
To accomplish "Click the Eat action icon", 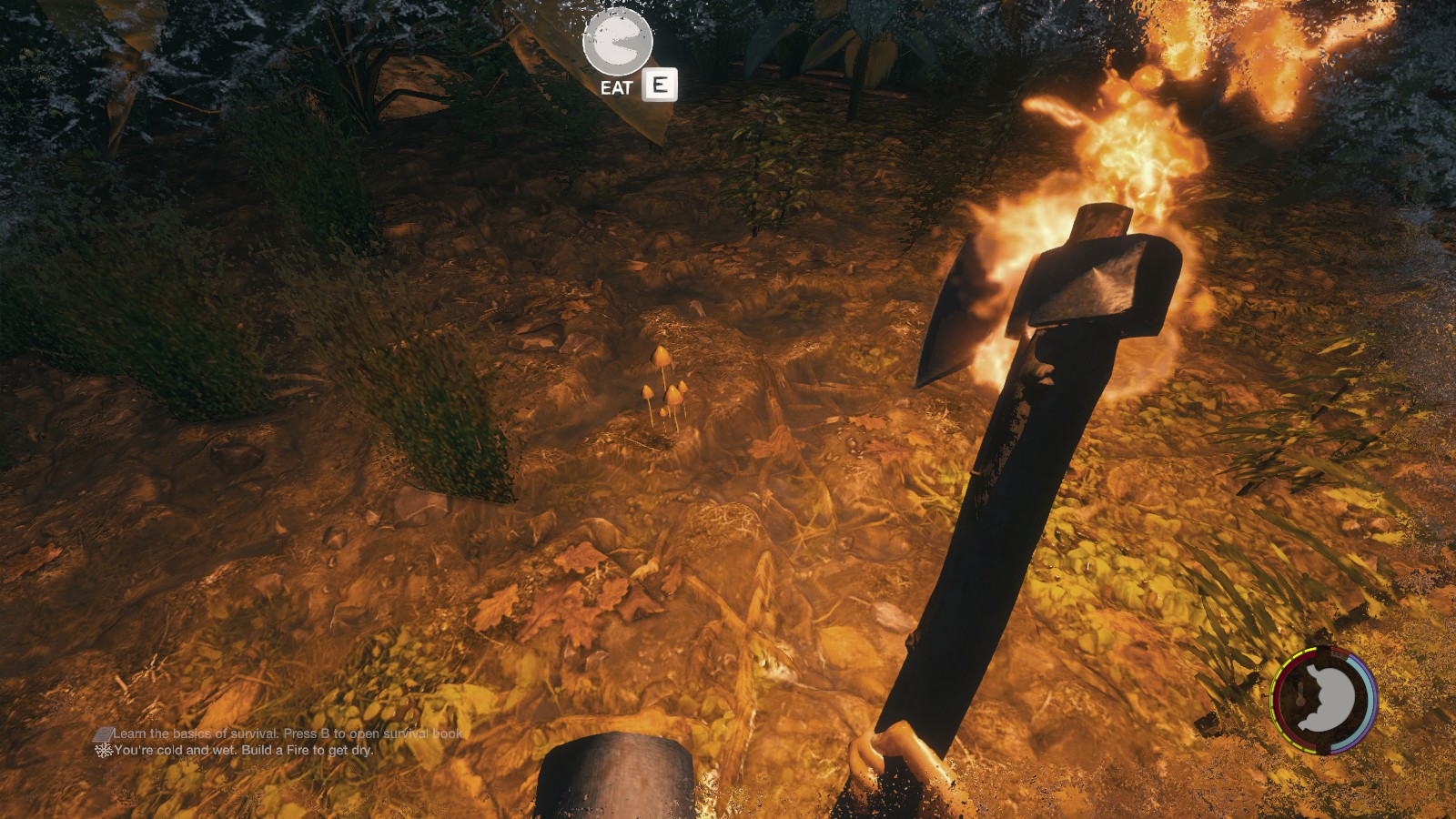I will tap(618, 43).
